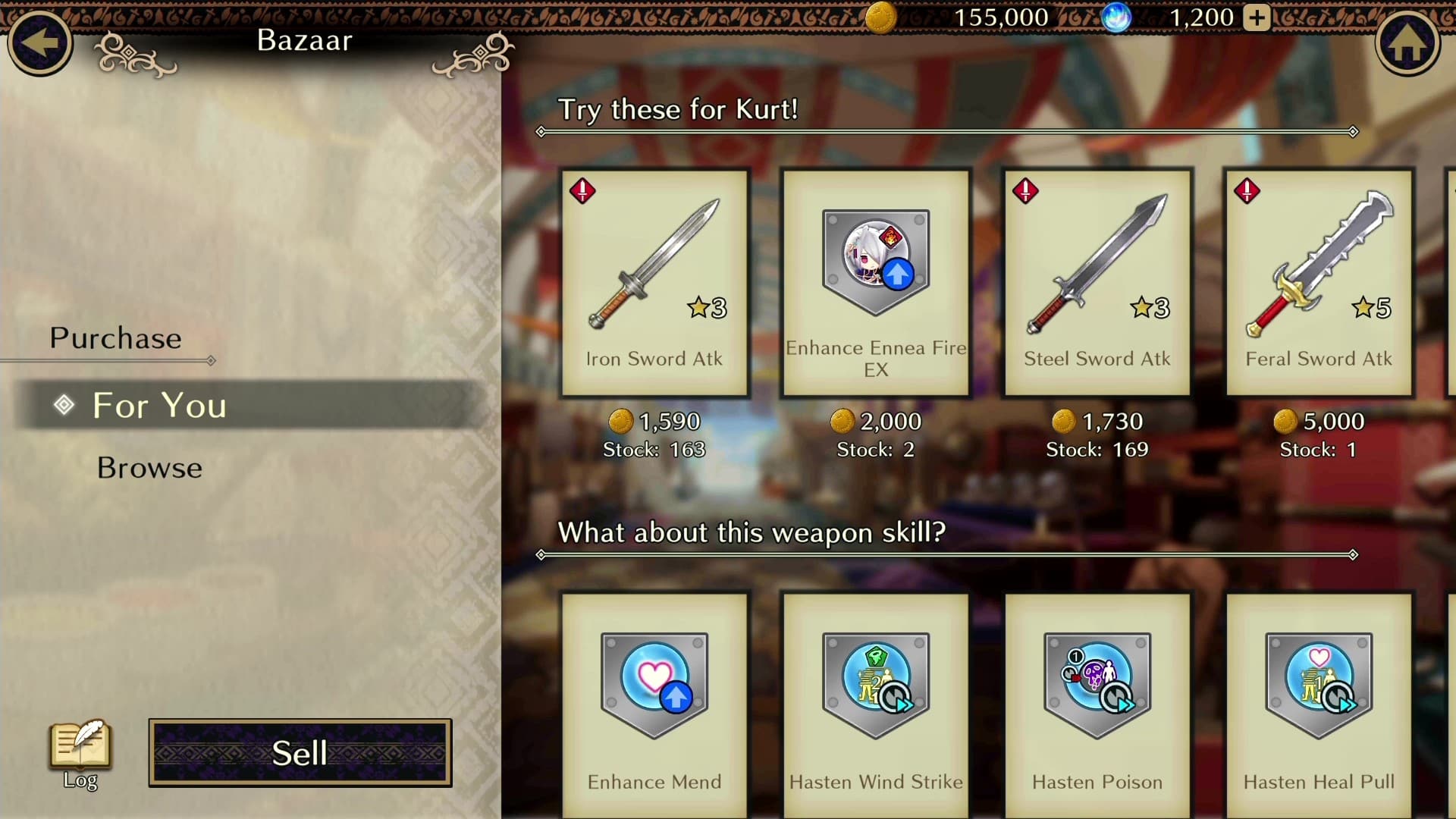Select the For You section

tap(158, 406)
